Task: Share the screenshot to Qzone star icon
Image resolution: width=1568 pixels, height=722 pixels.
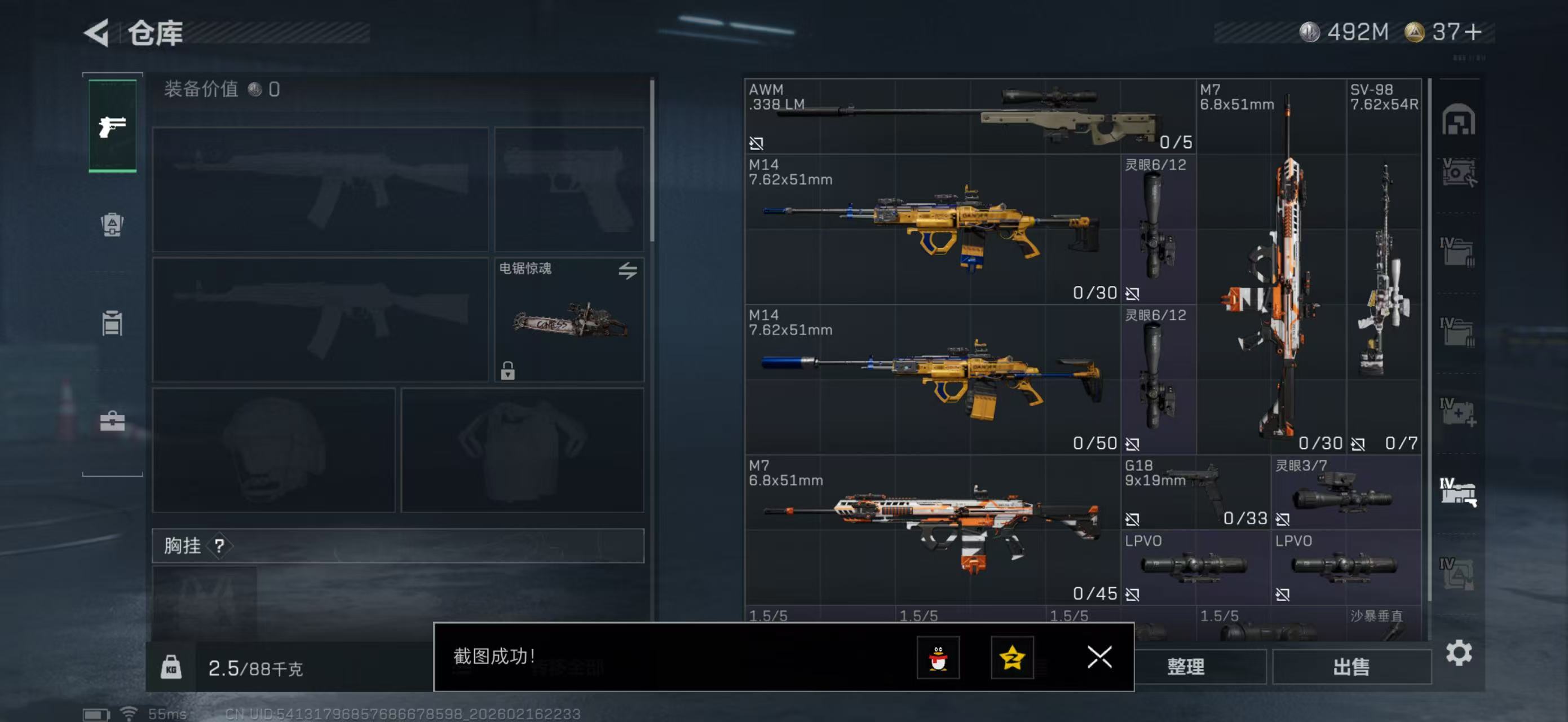Action: pos(1012,658)
